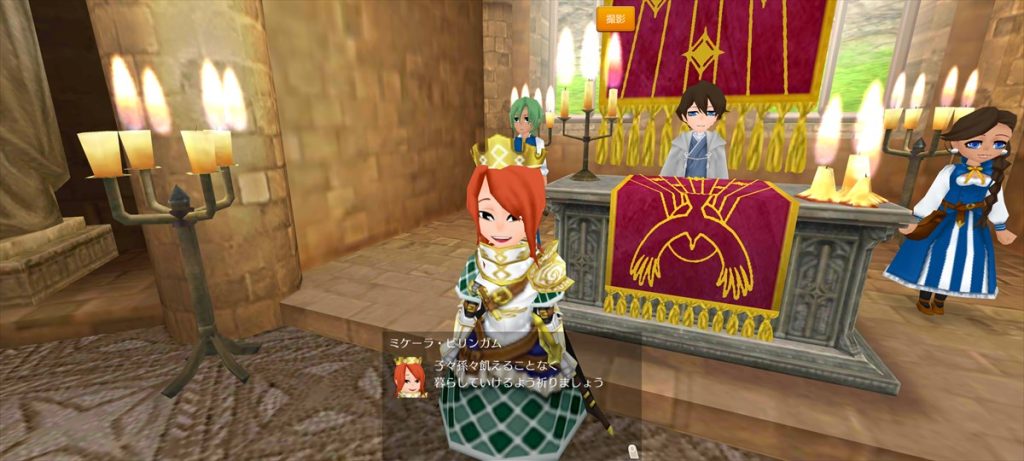
Task: Advance the dialogue with the continue marker
Action: point(631,451)
